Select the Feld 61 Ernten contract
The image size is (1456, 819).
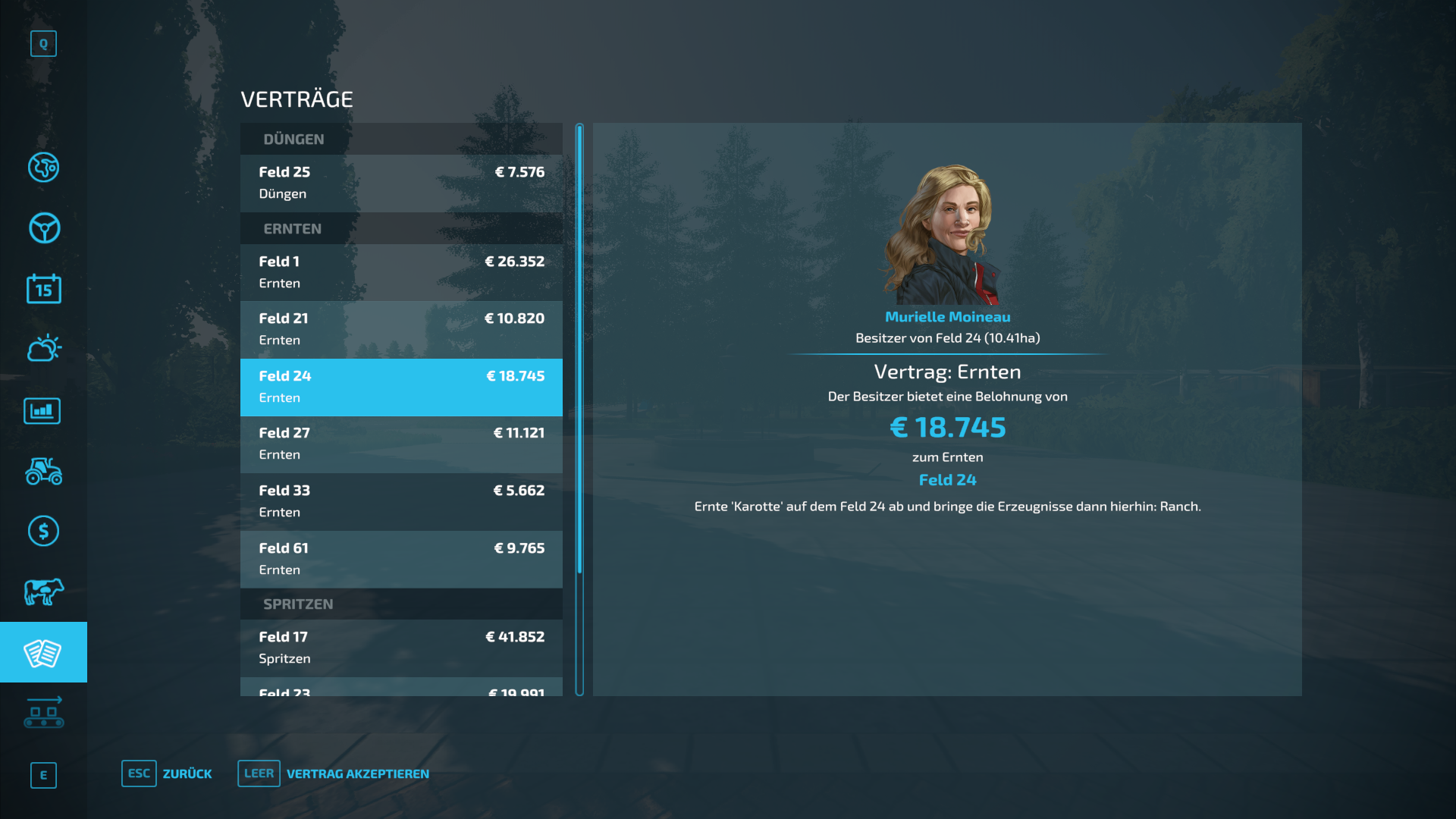pyautogui.click(x=401, y=559)
